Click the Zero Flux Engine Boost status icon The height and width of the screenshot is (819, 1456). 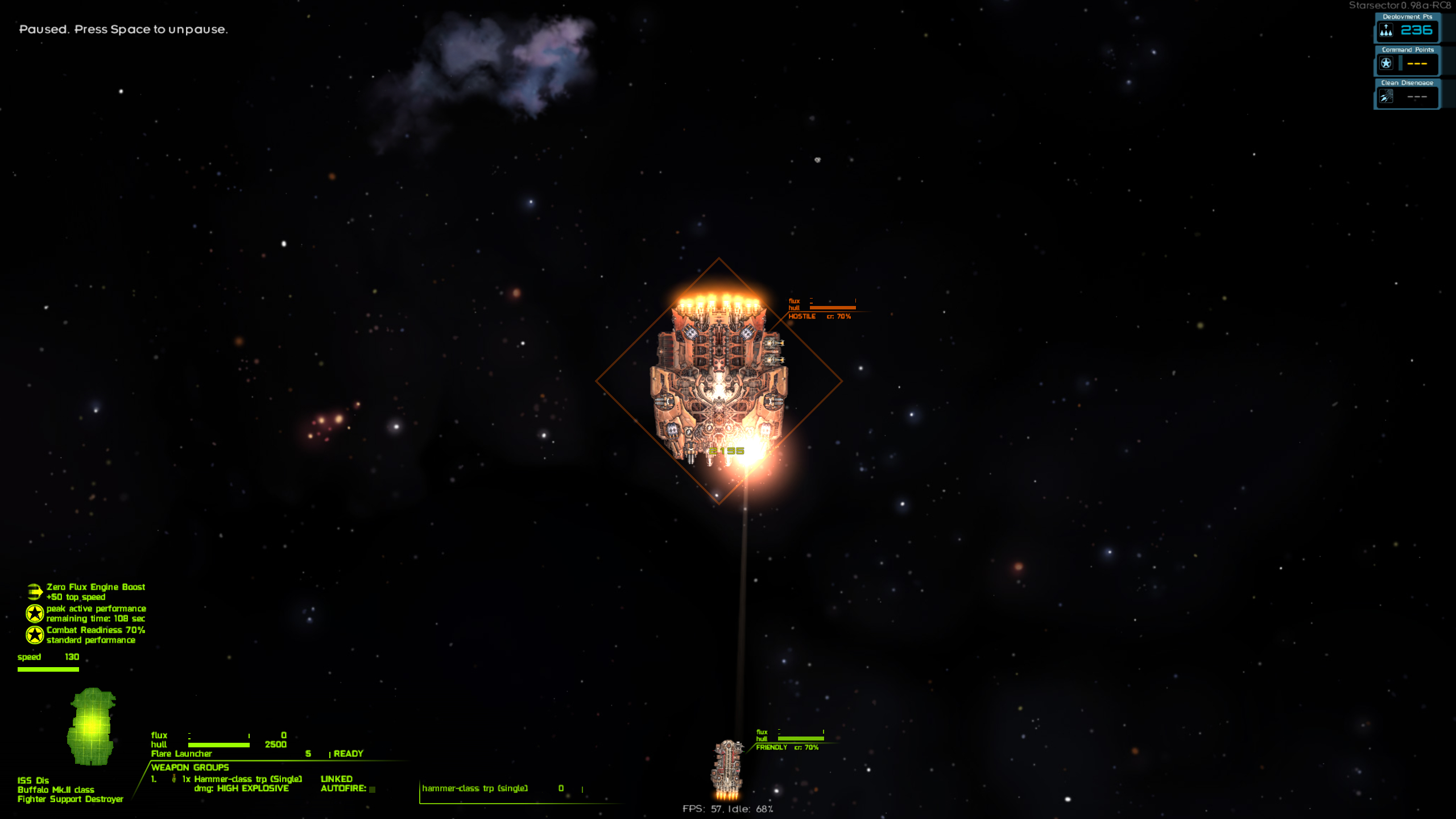click(x=35, y=592)
